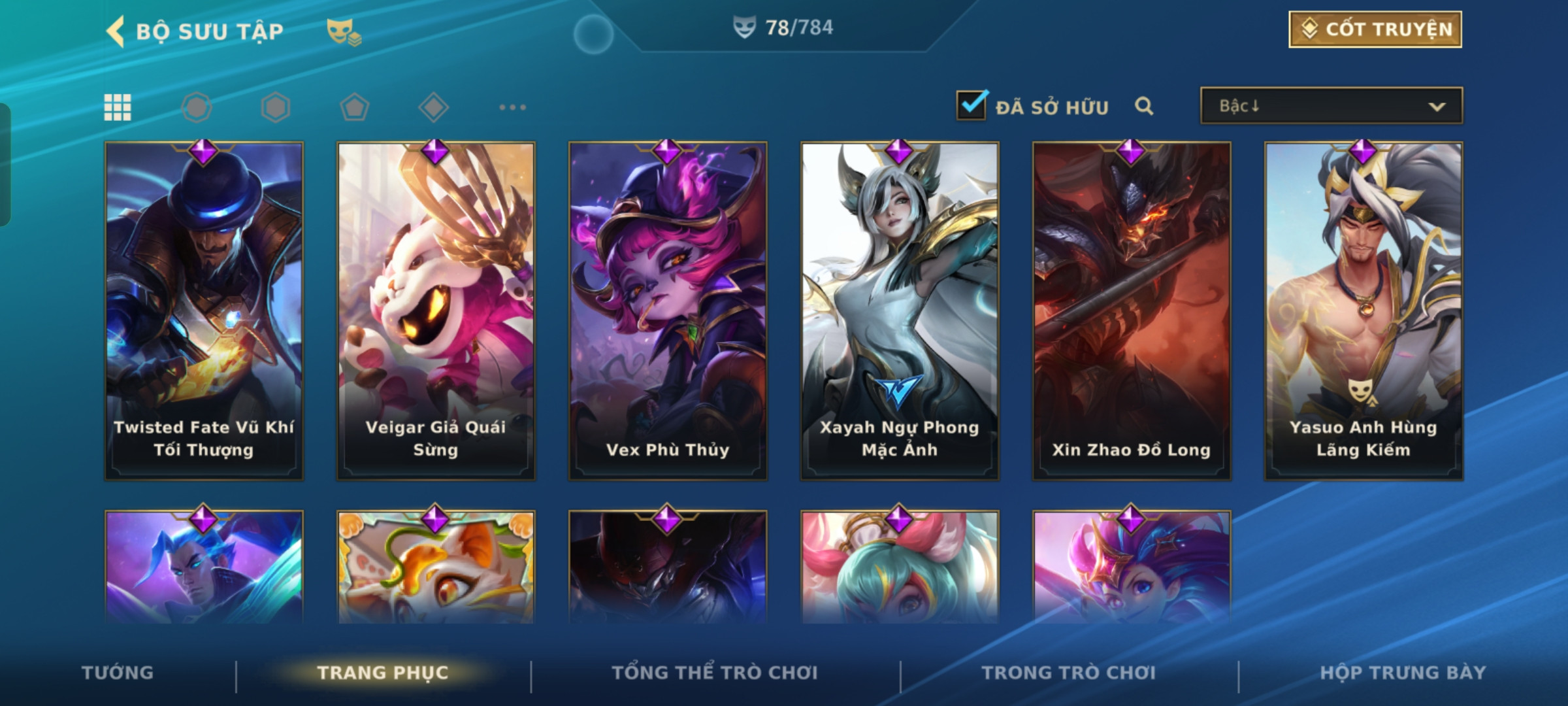Click the gold mask icon beside title
Screen dimensions: 1568x706
click(344, 32)
